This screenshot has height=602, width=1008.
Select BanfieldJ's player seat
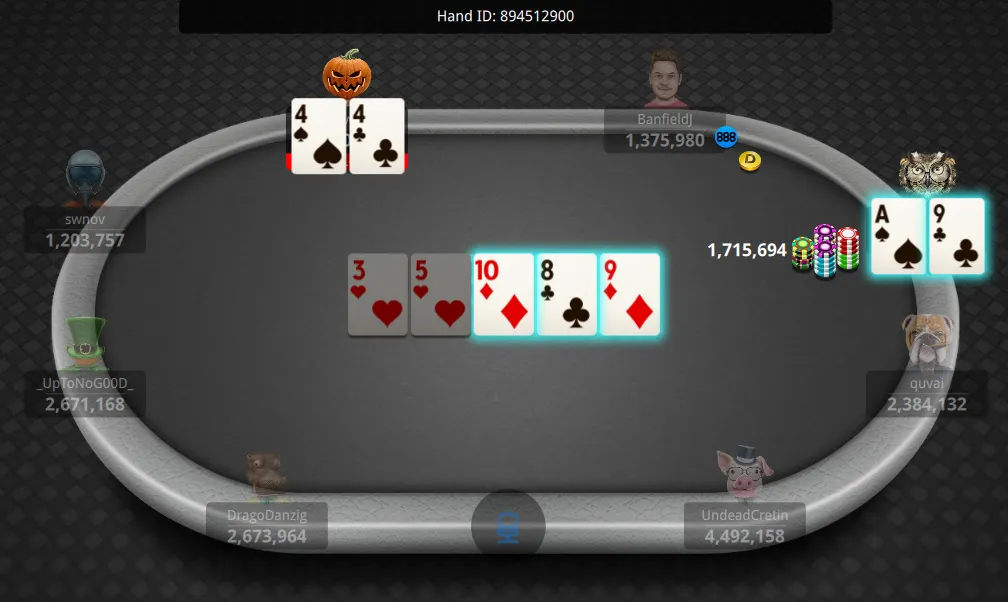pos(664,130)
